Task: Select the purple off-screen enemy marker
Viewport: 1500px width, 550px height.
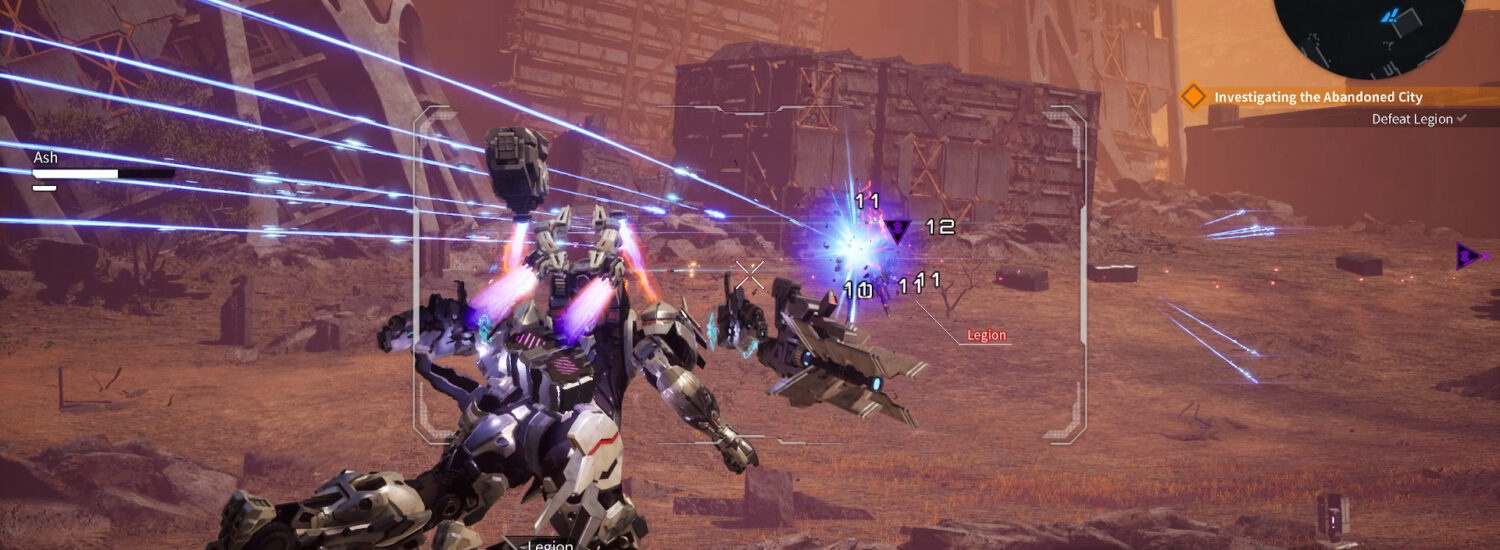Action: click(1468, 257)
